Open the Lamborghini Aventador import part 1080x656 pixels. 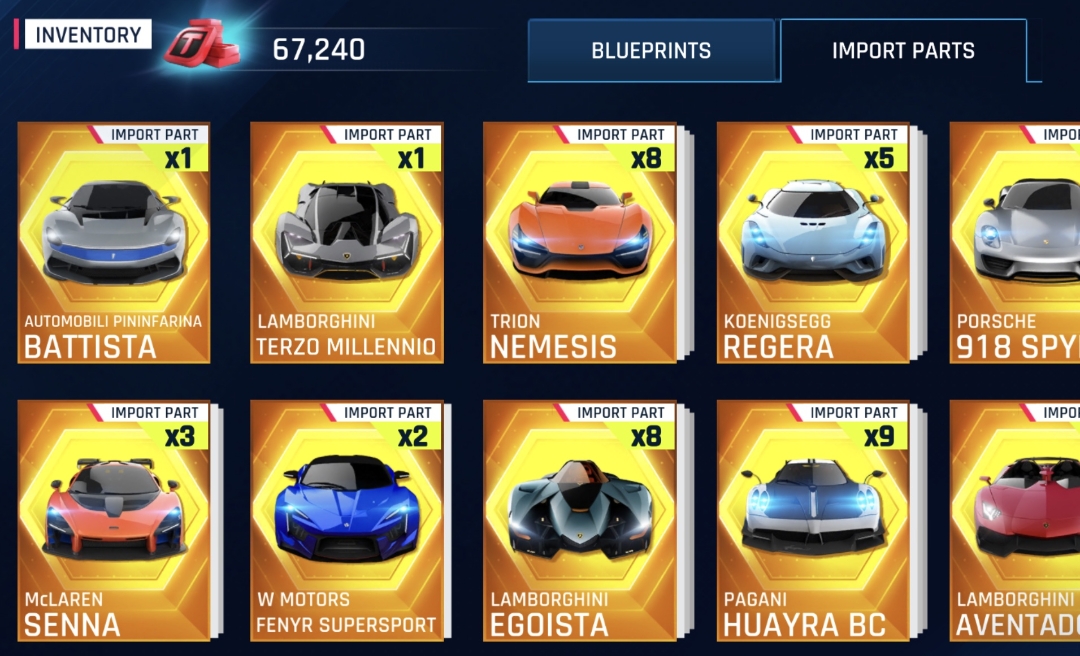click(1016, 520)
